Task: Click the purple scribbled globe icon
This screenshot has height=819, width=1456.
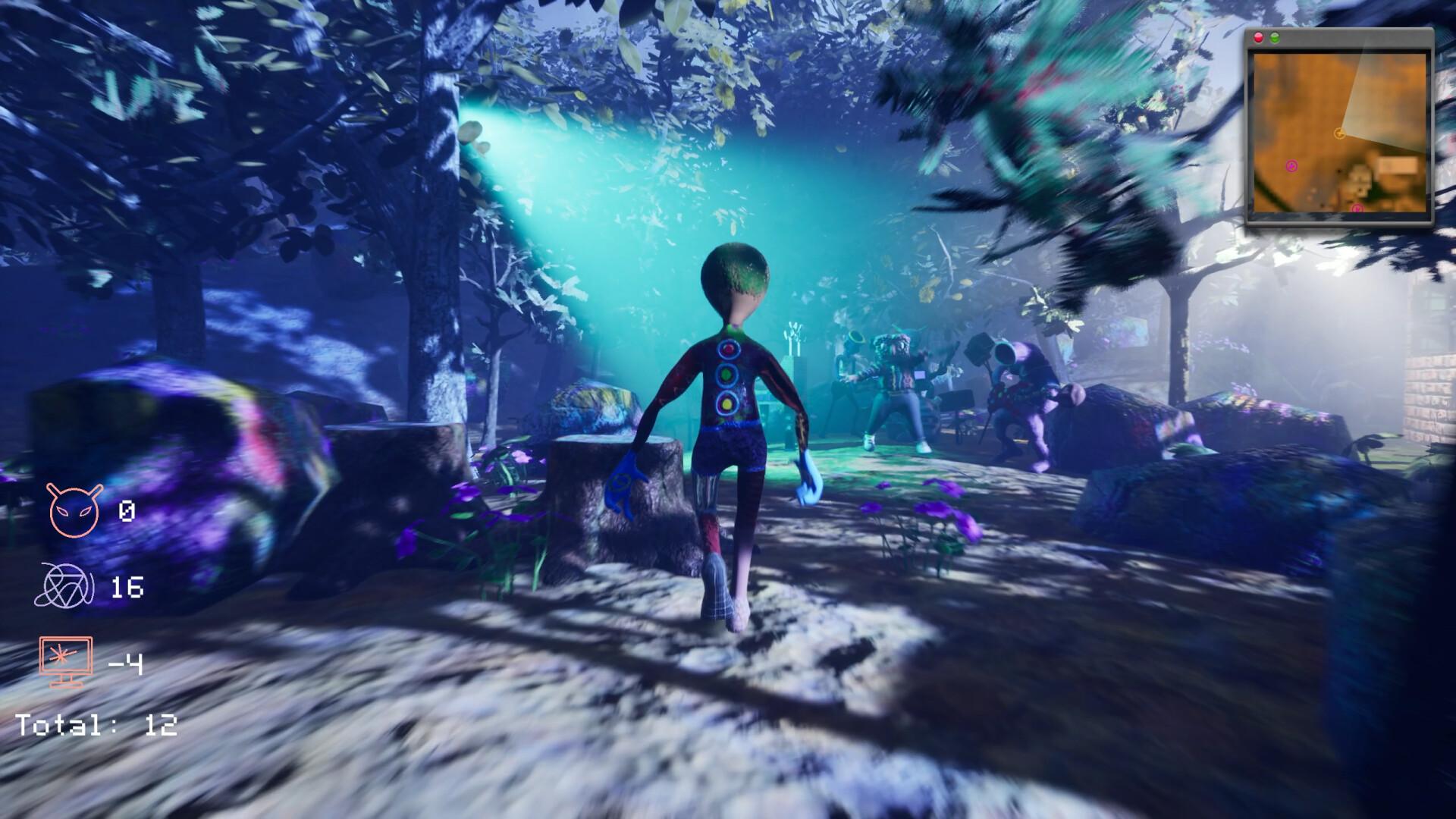Action: point(65,586)
